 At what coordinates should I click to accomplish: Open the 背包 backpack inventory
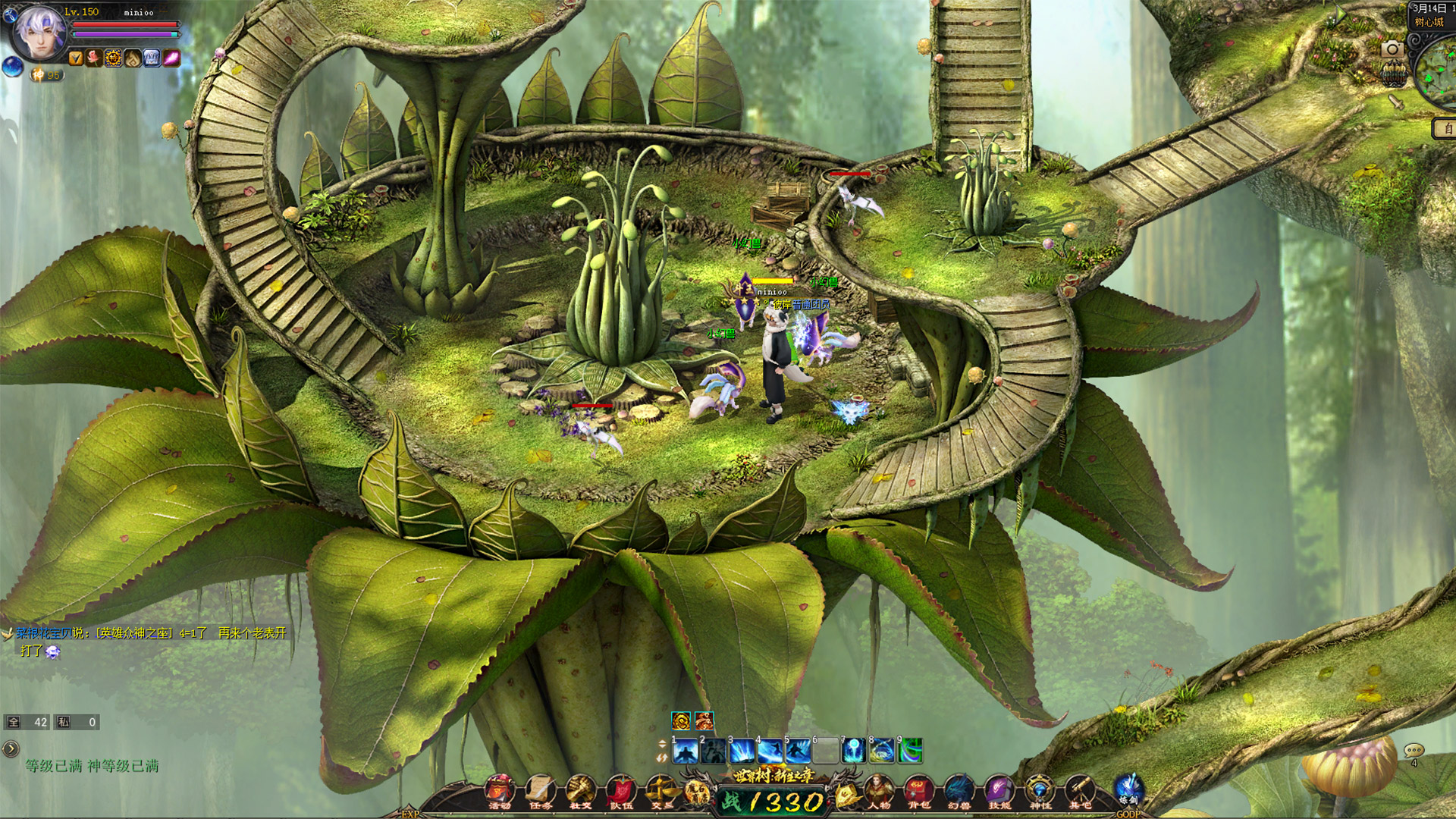918,792
